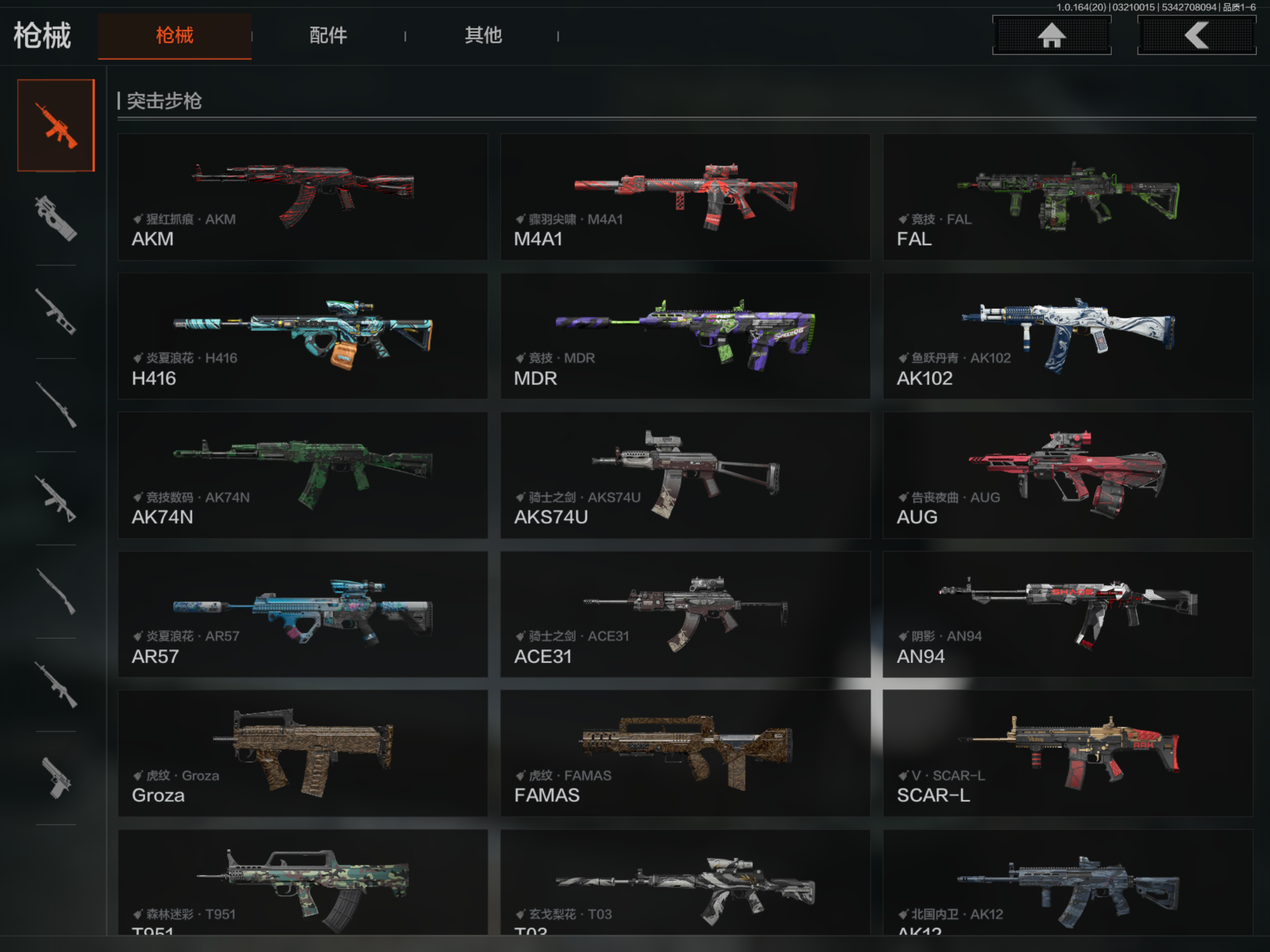Select the purple MDR rifle

pos(685,336)
